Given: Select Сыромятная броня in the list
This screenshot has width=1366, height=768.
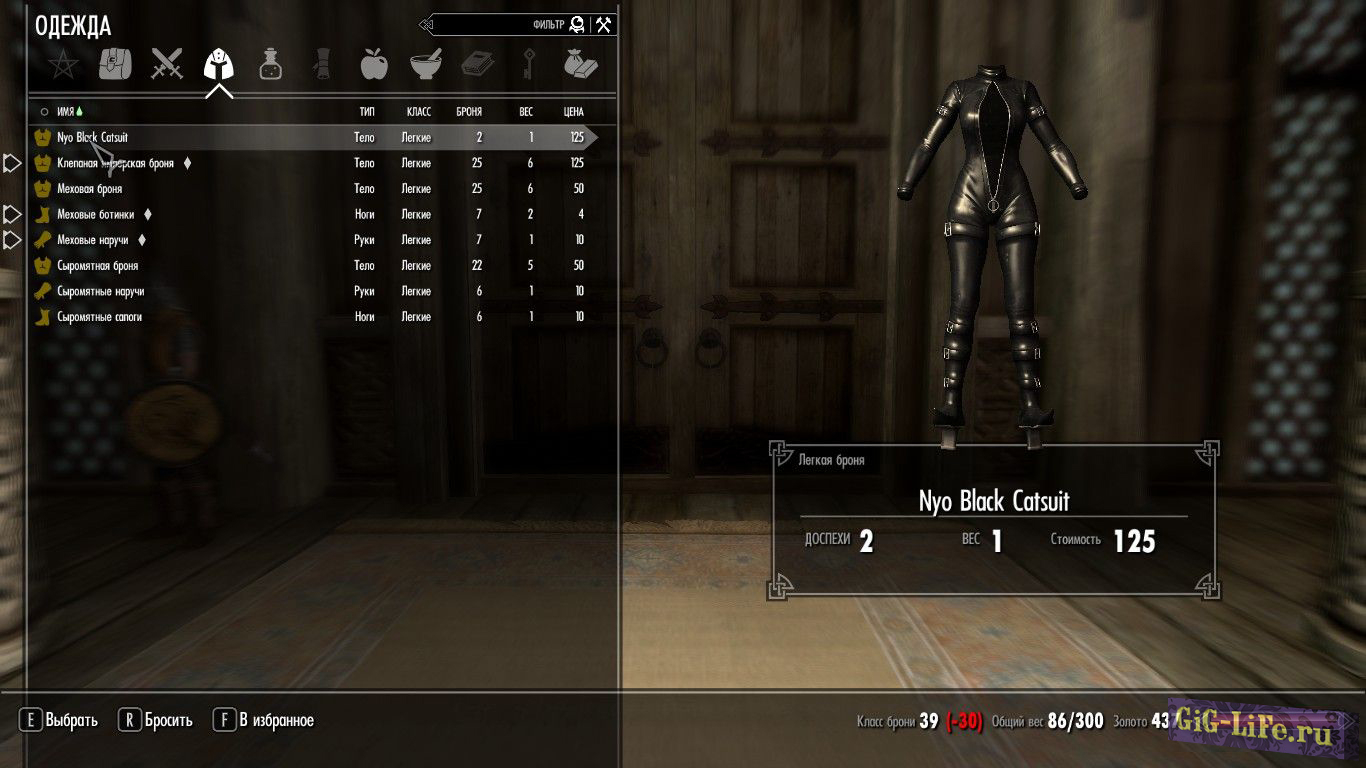Looking at the screenshot, I should pos(98,266).
